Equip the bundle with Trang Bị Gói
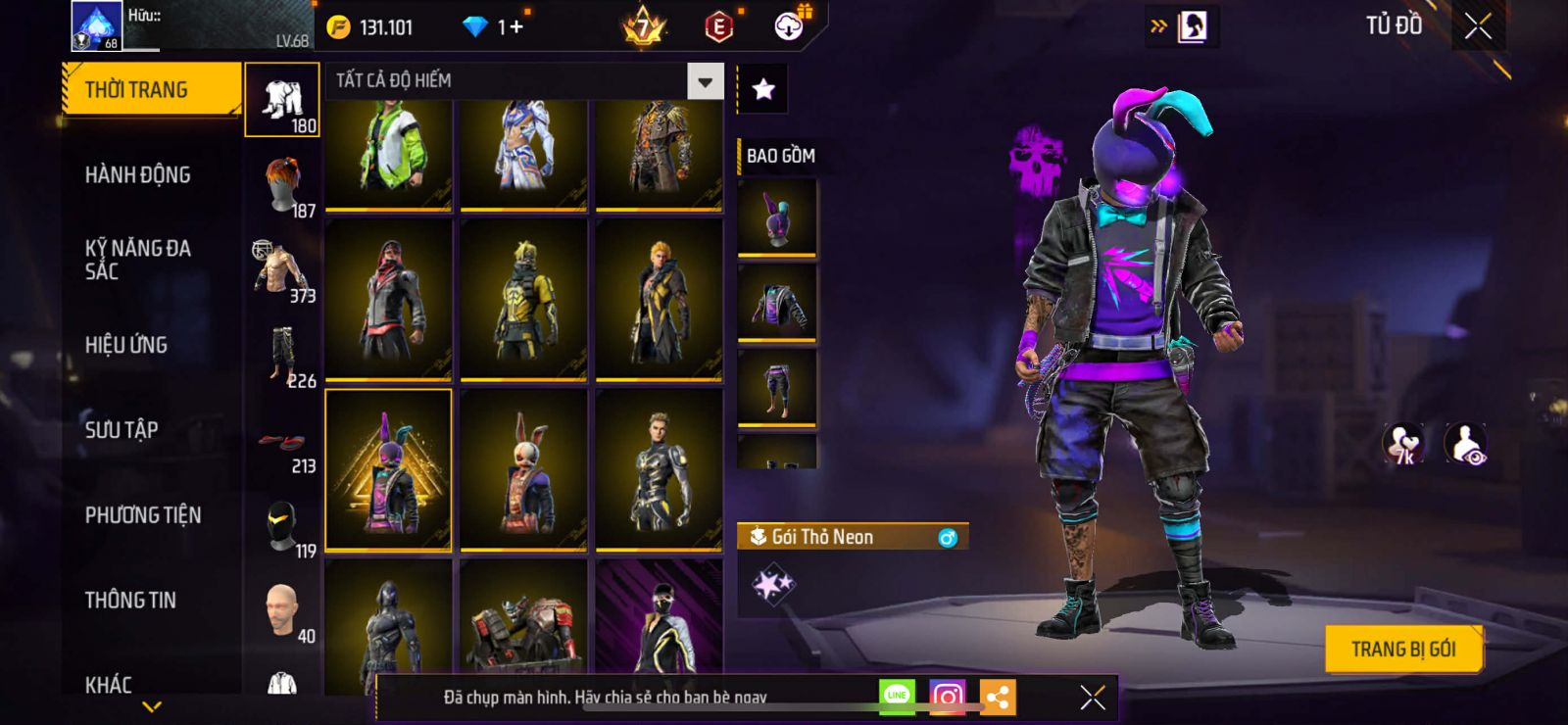Image resolution: width=1568 pixels, height=725 pixels. coord(1402,649)
